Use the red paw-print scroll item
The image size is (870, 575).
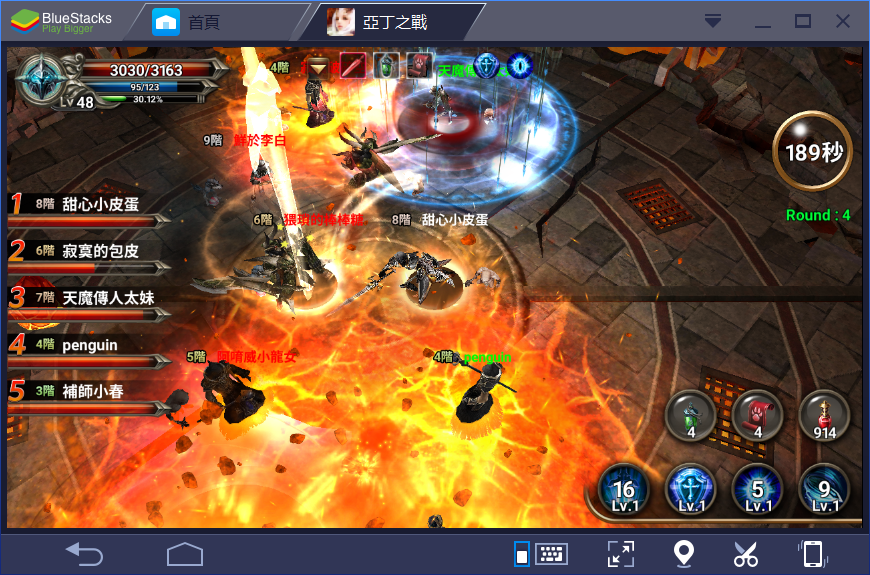click(758, 414)
